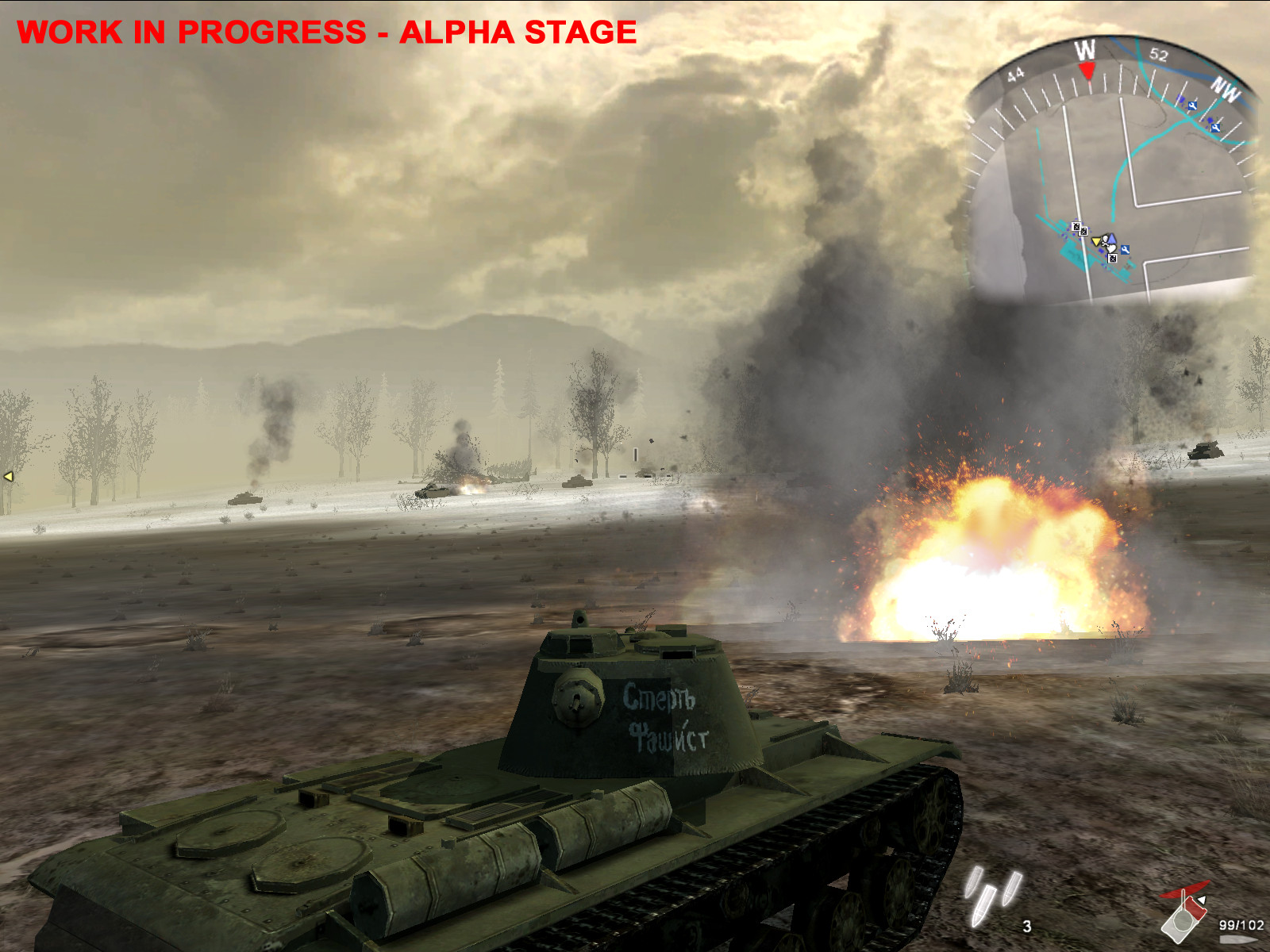The width and height of the screenshot is (1270, 952).
Task: Select the triple shell ammo type icon
Action: coord(992,895)
